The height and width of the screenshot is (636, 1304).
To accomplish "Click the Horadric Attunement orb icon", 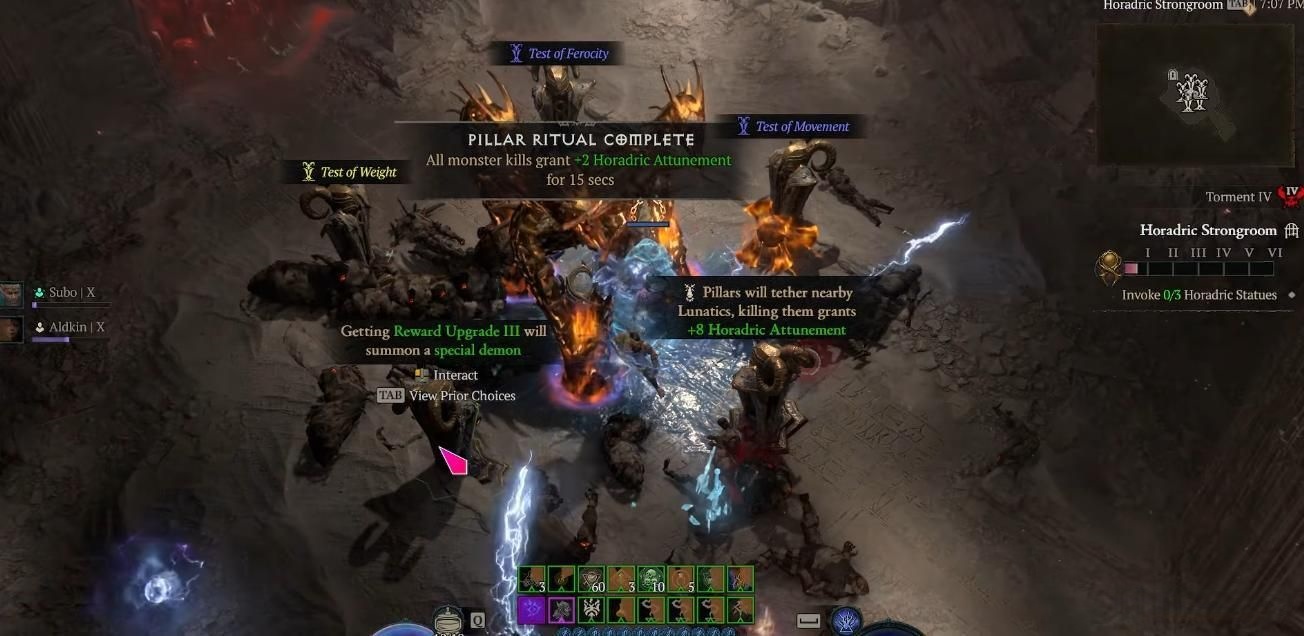I will [1108, 269].
